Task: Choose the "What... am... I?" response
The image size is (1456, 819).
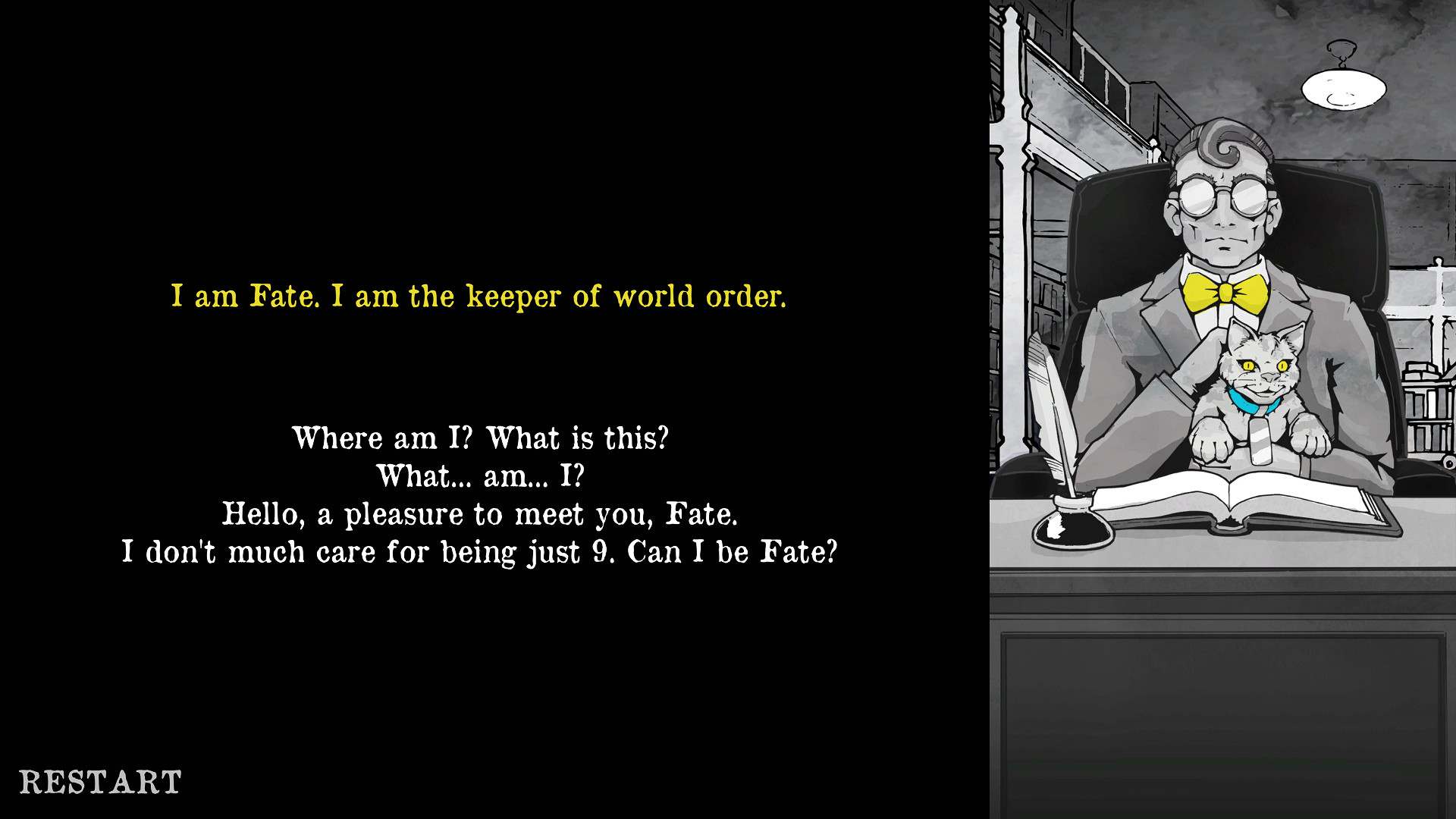Action: (x=481, y=476)
